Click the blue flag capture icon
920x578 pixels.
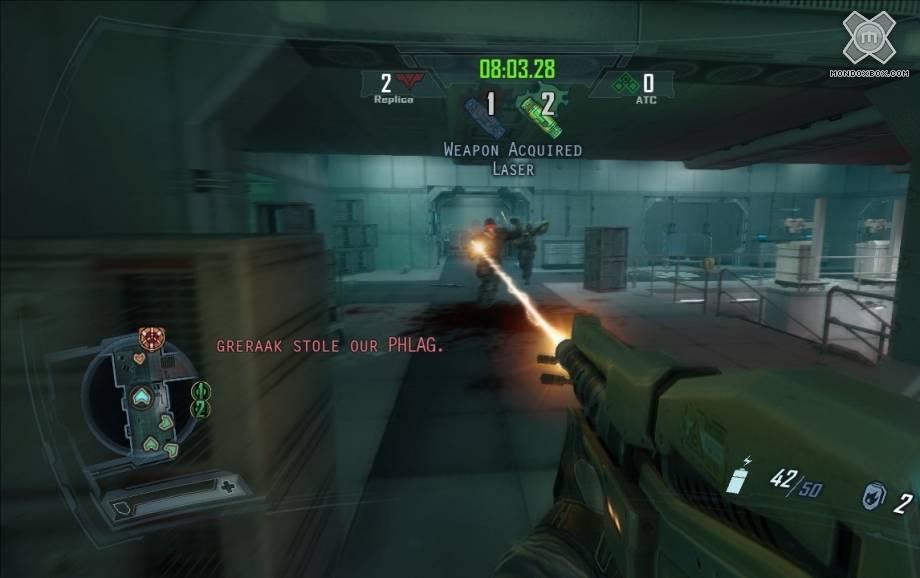click(x=481, y=114)
